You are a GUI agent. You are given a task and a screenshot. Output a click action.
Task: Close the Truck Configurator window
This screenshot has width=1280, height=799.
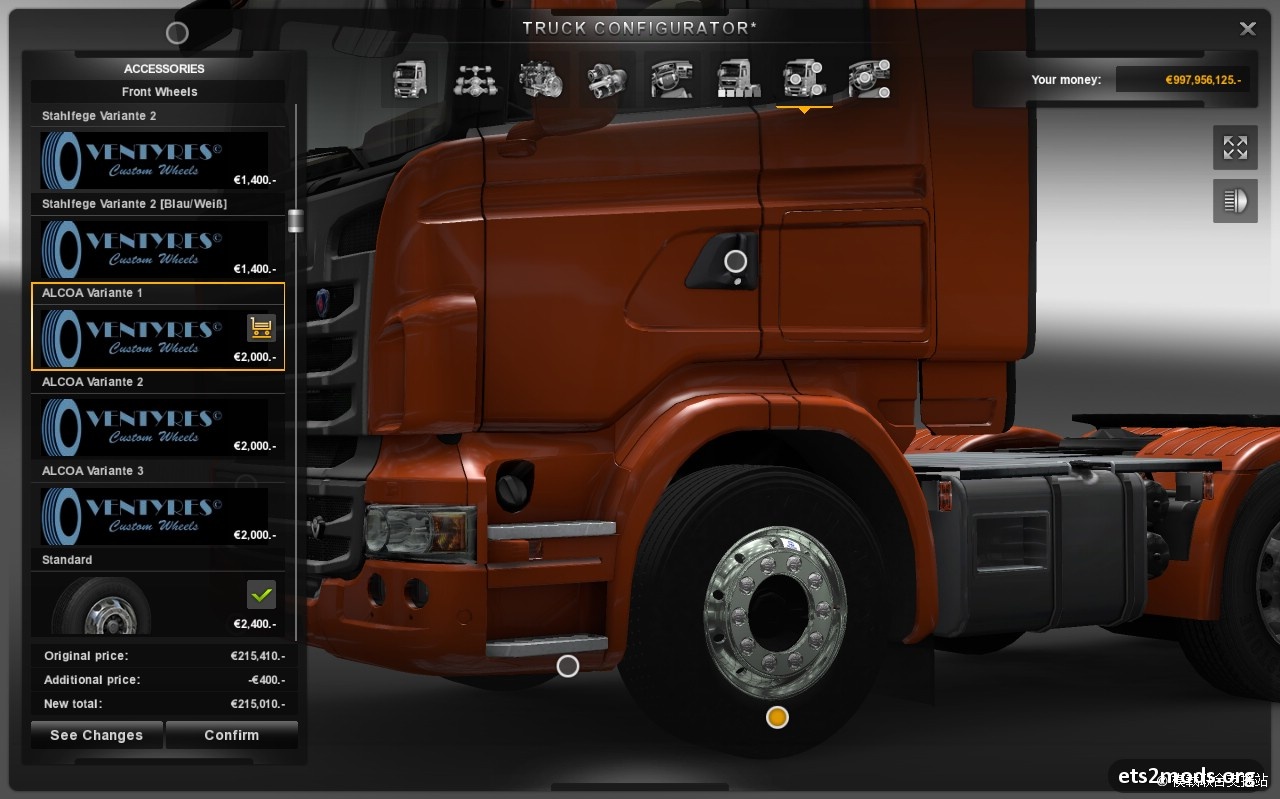coord(1247,29)
